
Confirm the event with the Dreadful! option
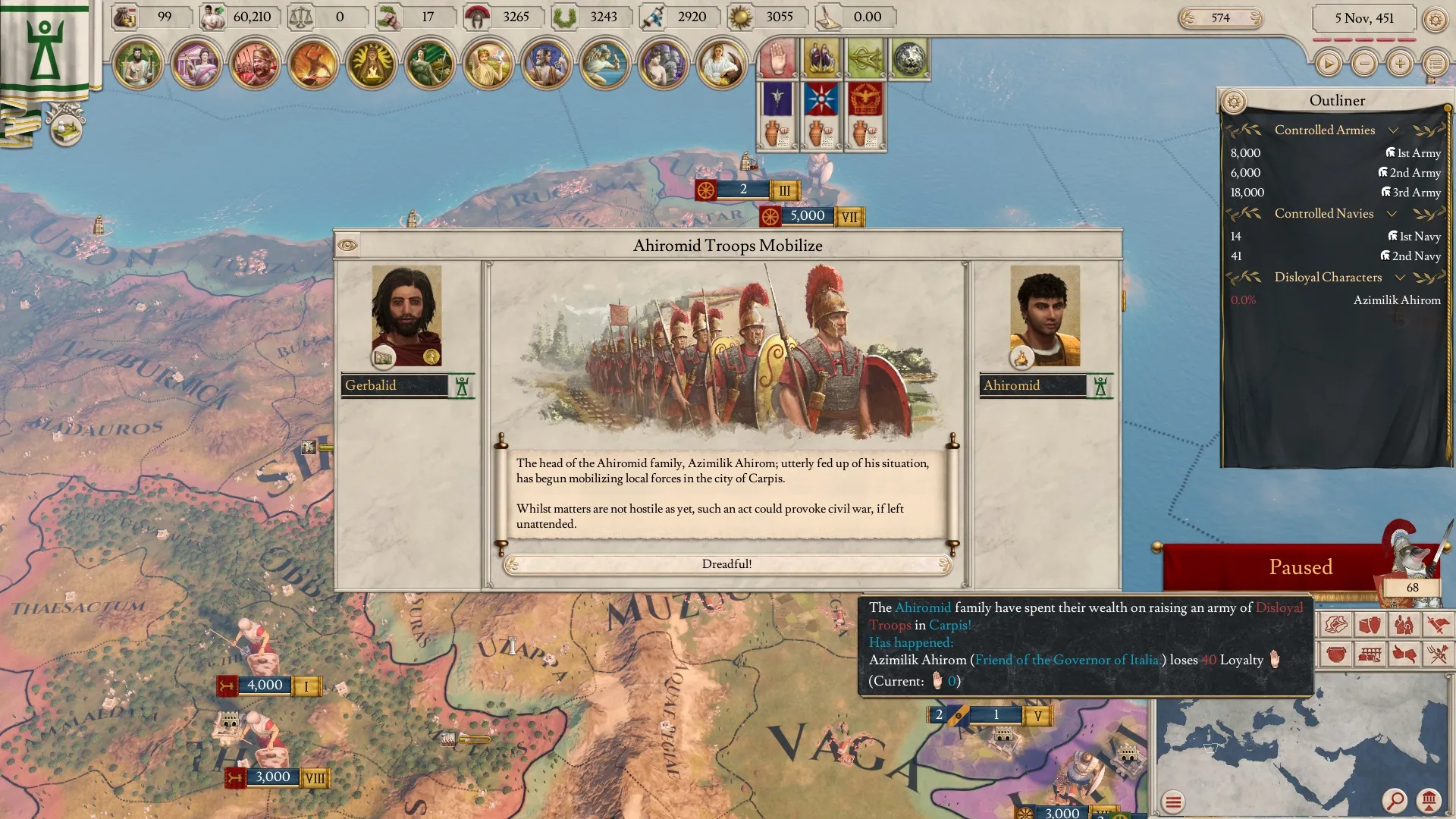point(727,564)
